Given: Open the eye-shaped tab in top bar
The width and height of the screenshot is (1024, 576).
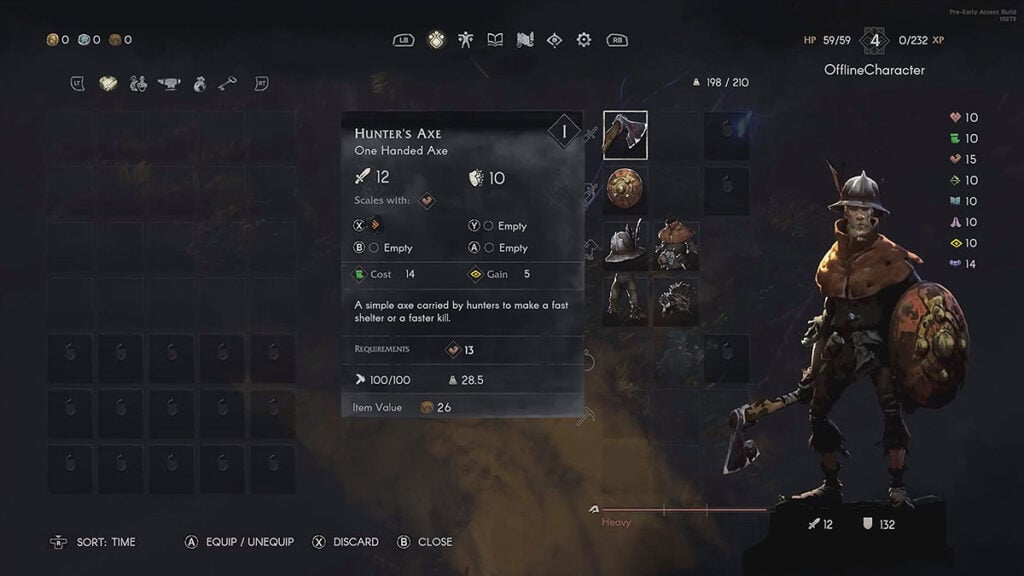Looking at the screenshot, I should coord(554,40).
